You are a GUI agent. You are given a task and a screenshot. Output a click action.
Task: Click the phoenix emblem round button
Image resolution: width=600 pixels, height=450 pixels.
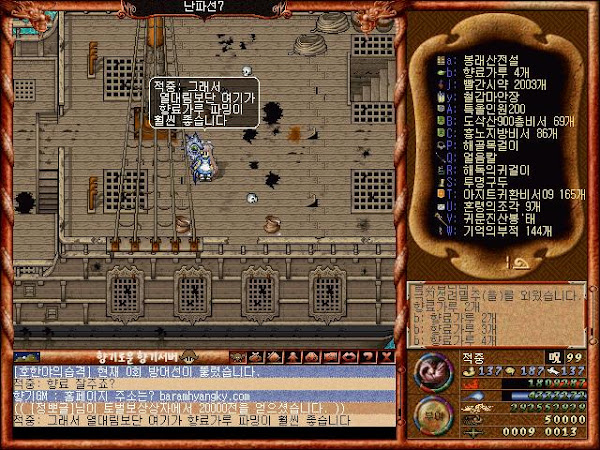coord(431,373)
